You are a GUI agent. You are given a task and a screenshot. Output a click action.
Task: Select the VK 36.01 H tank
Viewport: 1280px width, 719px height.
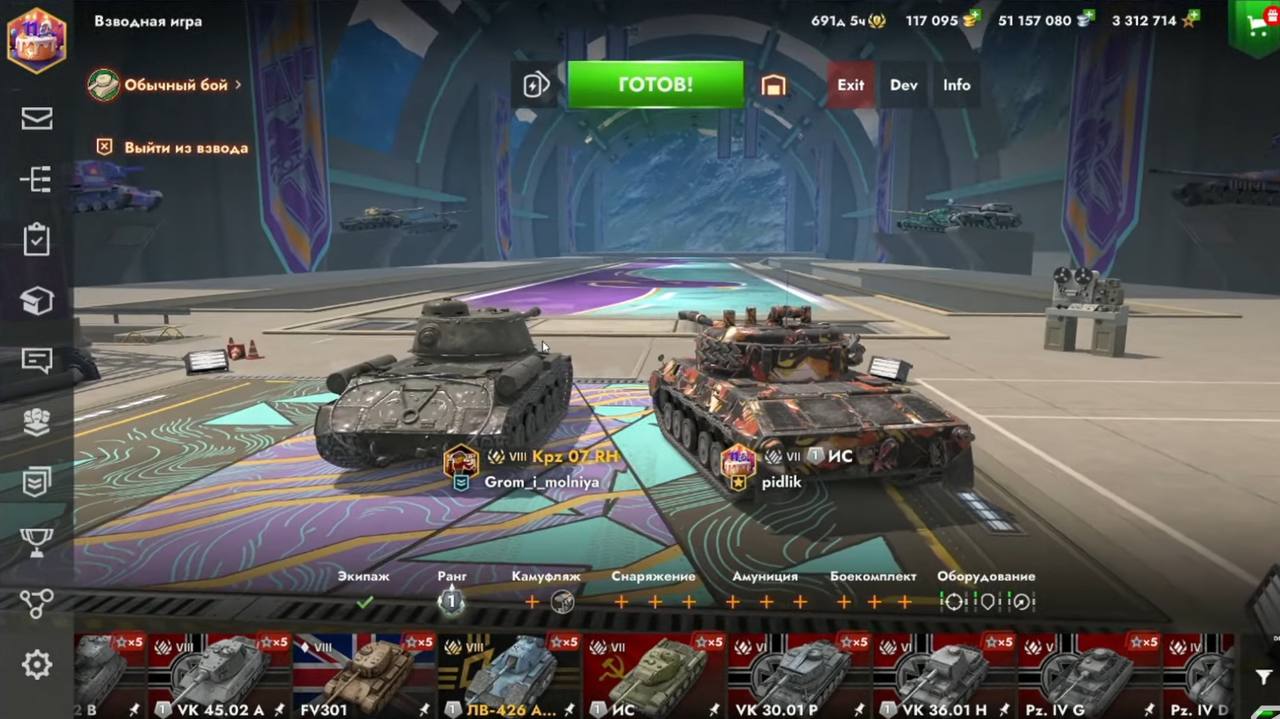pos(943,675)
